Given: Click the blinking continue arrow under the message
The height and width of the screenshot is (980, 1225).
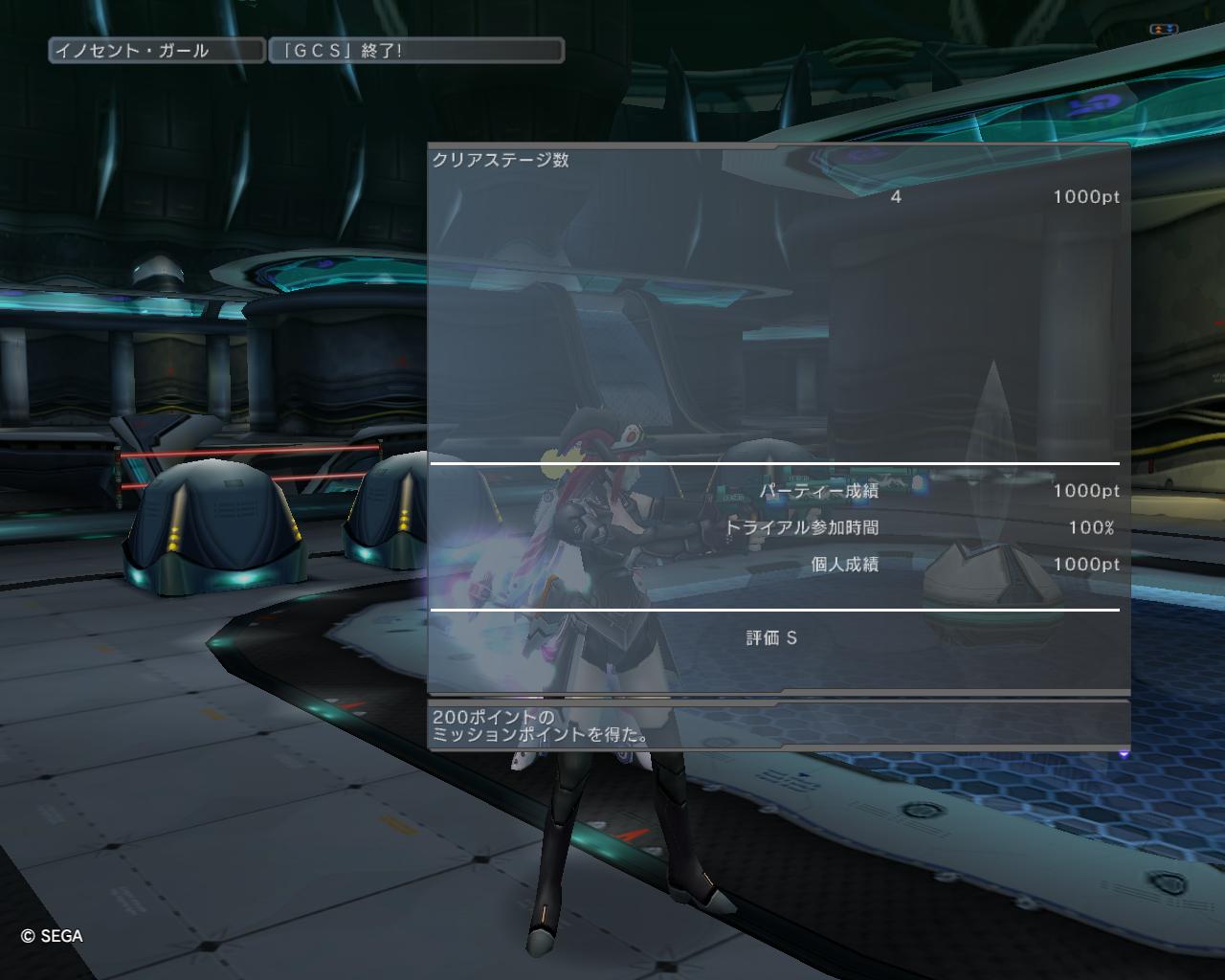Looking at the screenshot, I should pyautogui.click(x=1124, y=754).
